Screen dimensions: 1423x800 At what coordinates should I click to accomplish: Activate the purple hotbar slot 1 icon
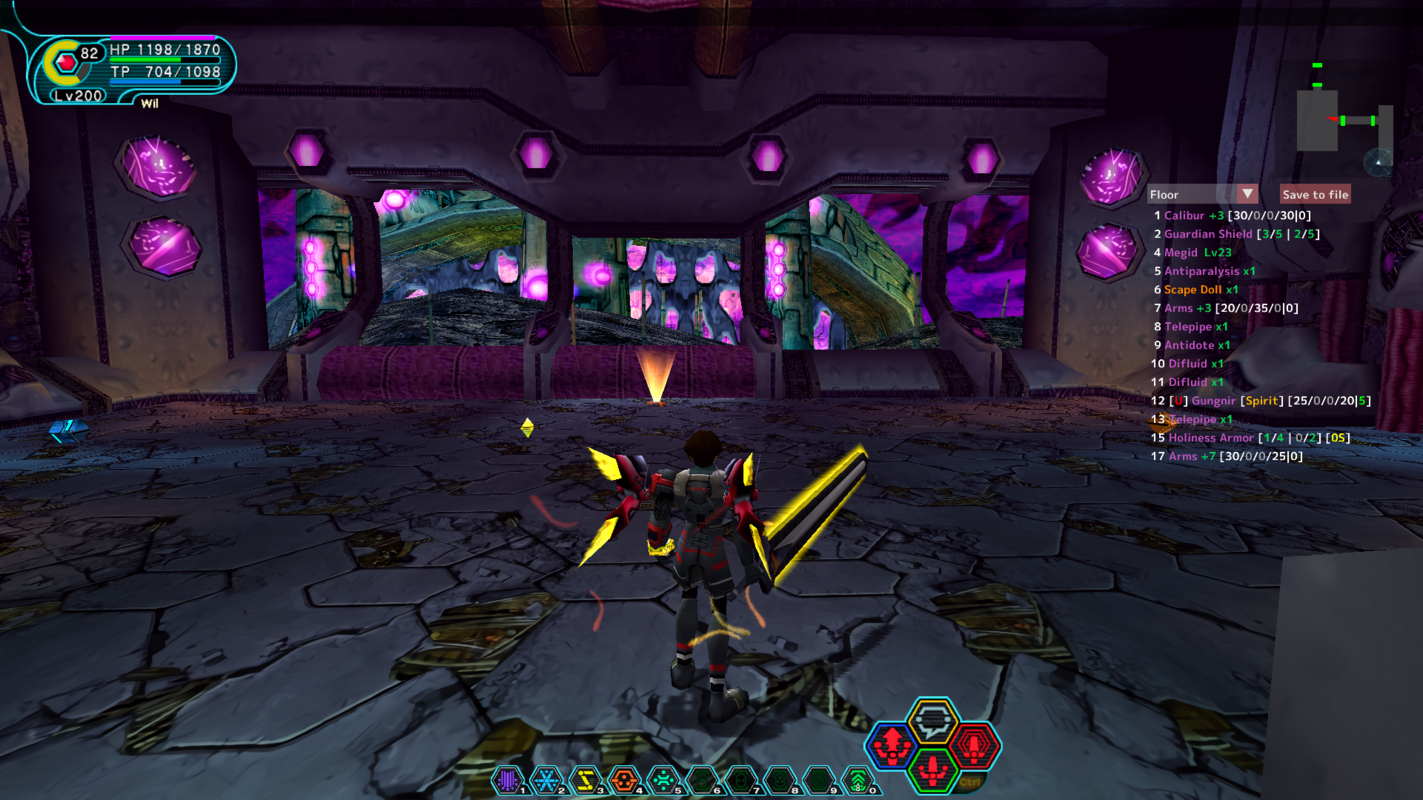click(x=507, y=780)
